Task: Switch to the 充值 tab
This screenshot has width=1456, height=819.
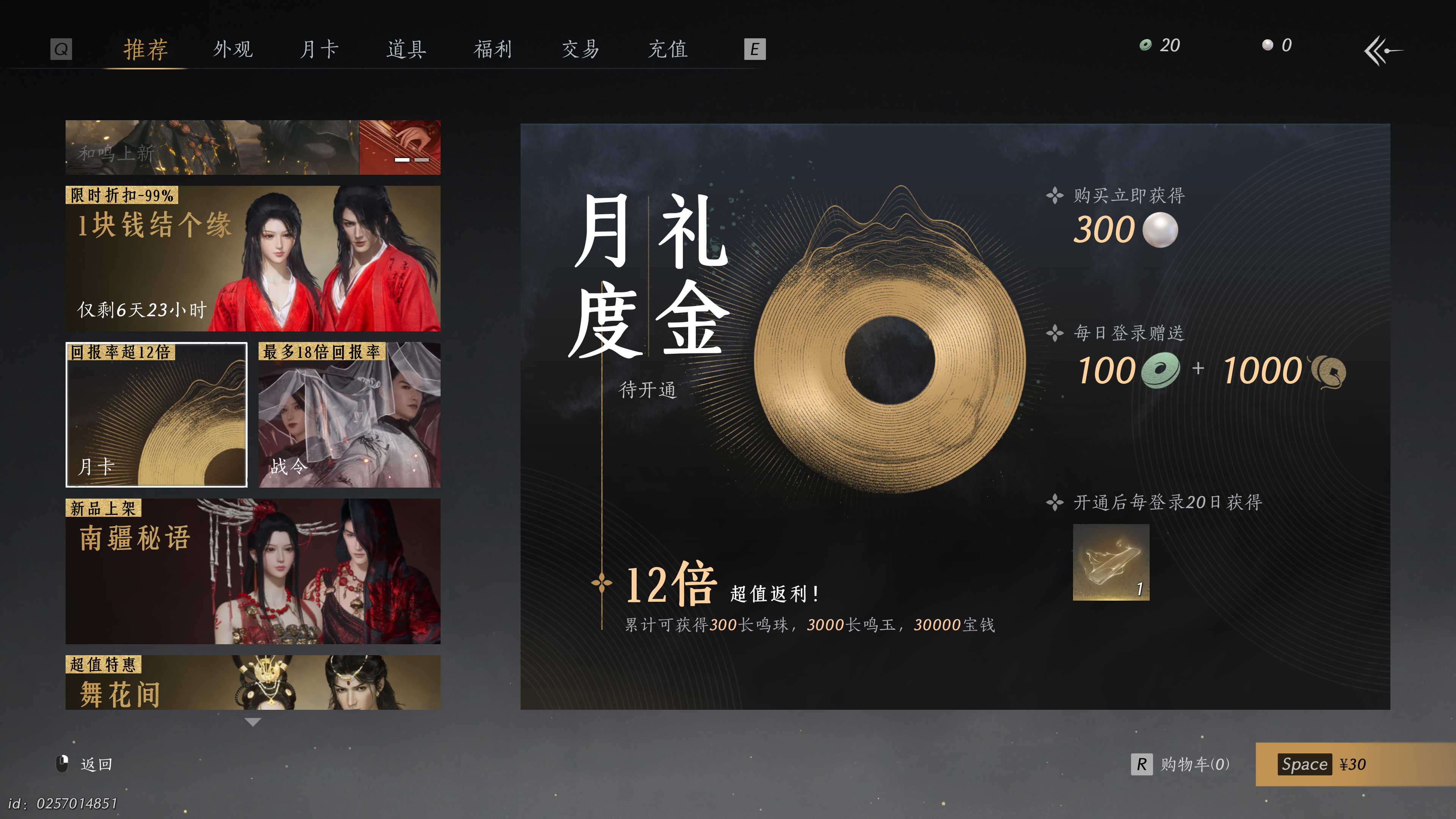Action: (x=668, y=50)
